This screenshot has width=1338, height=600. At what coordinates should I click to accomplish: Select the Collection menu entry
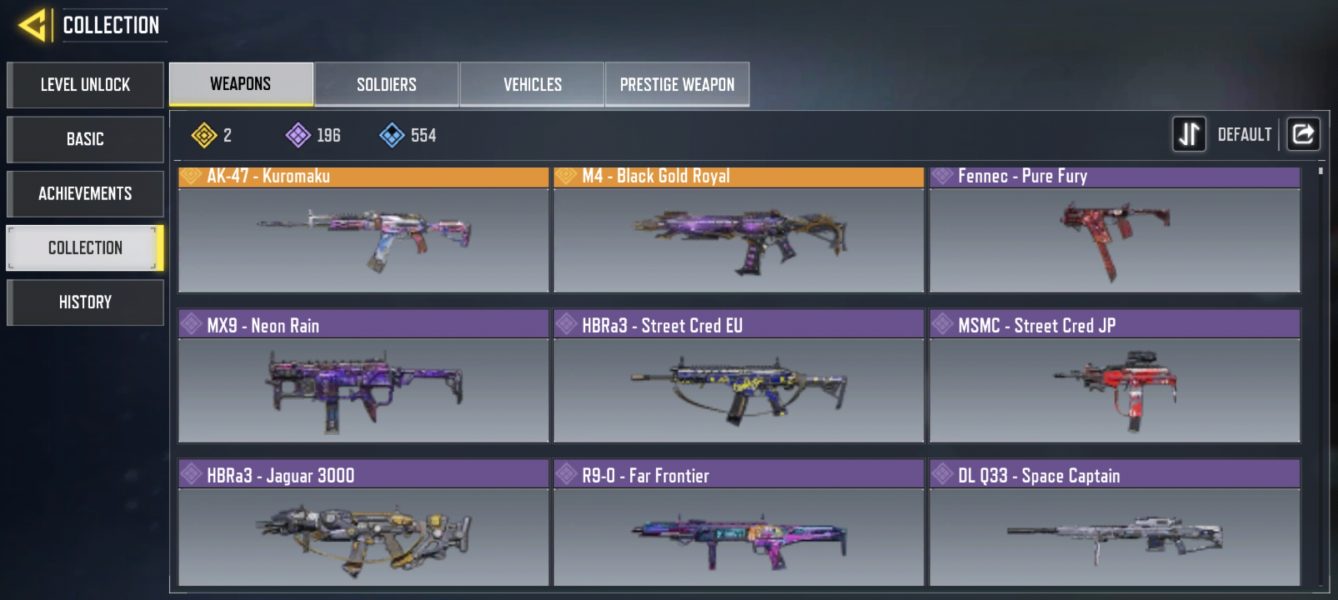tap(85, 247)
